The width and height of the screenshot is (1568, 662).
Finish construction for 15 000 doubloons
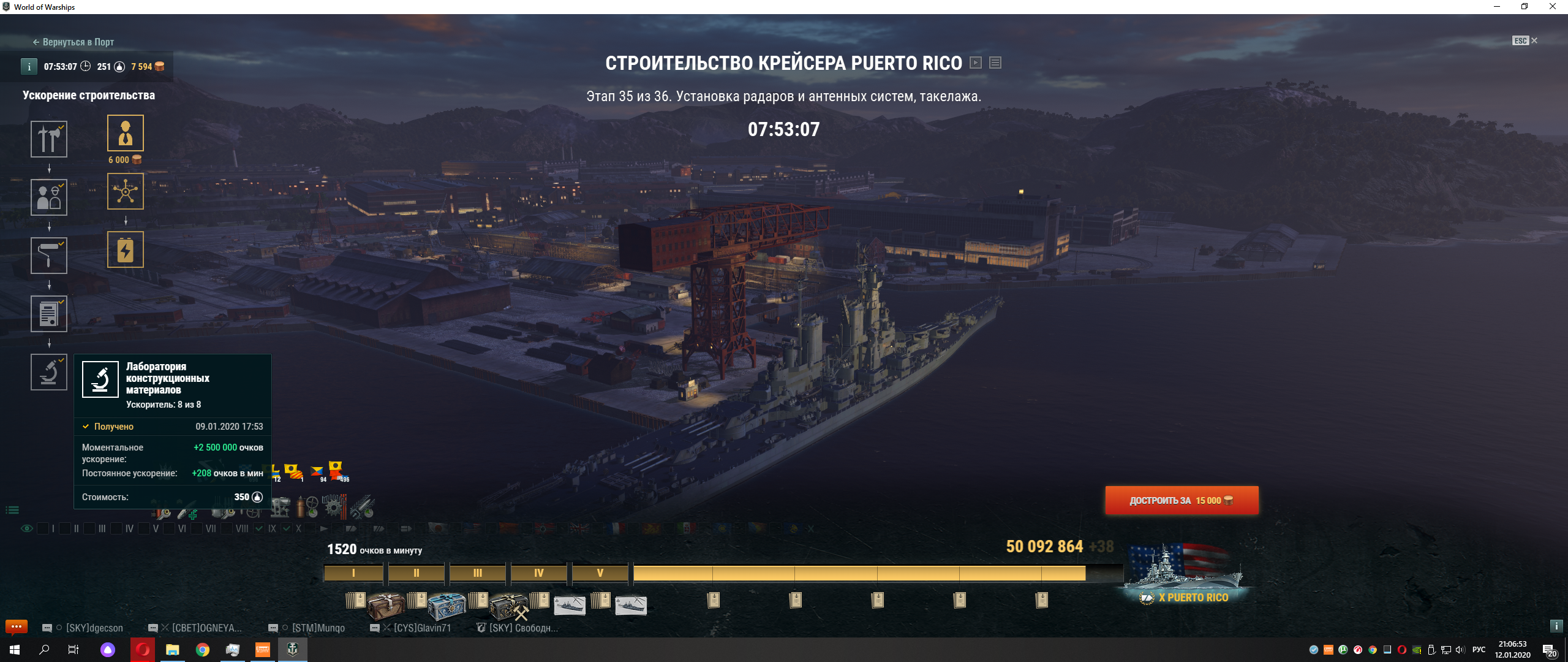point(1182,500)
